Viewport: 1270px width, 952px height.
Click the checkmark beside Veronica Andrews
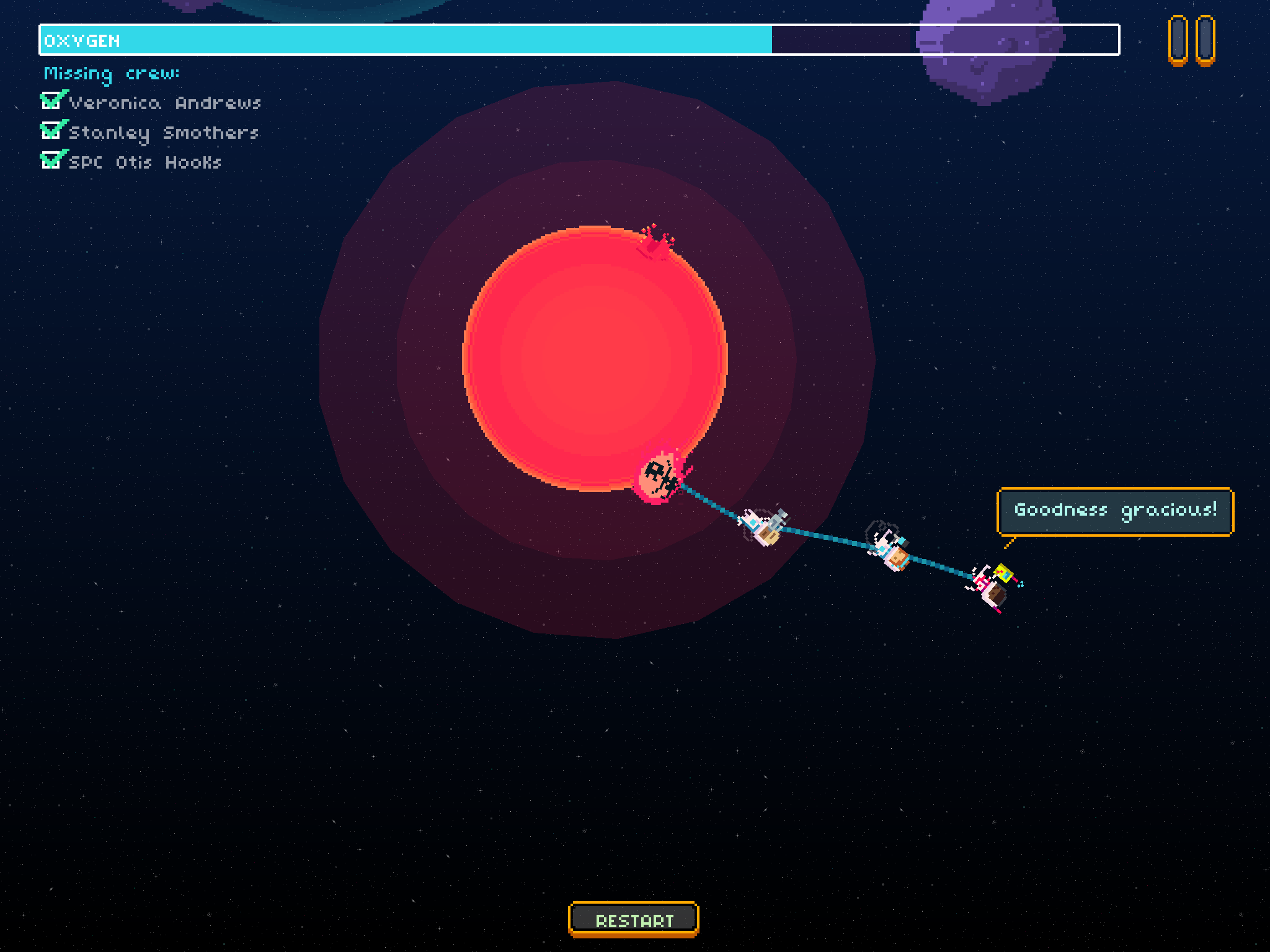[51, 101]
